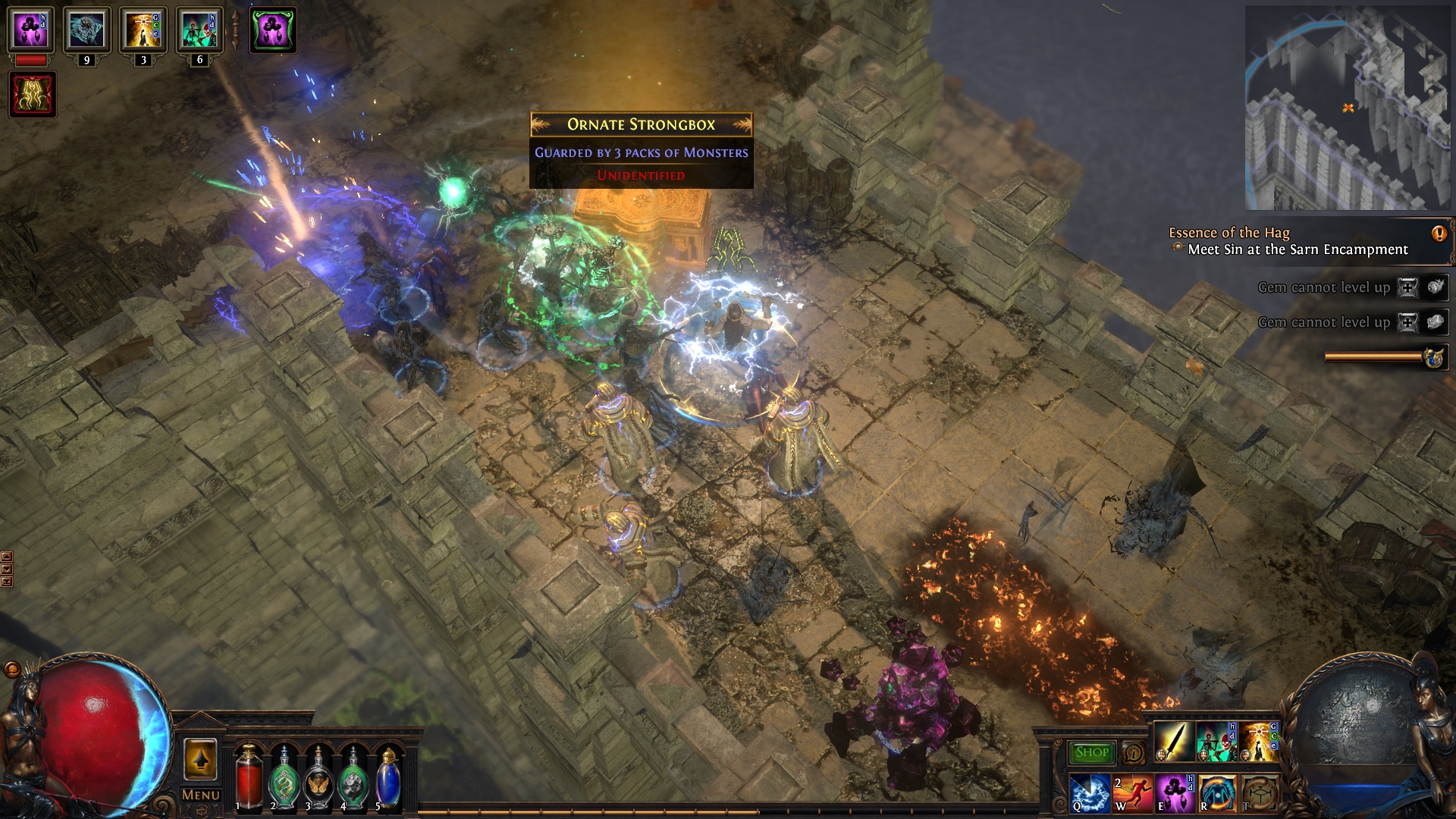Activate the blue figure aura skill on R
This screenshot has width=1456, height=819.
[x=1217, y=793]
